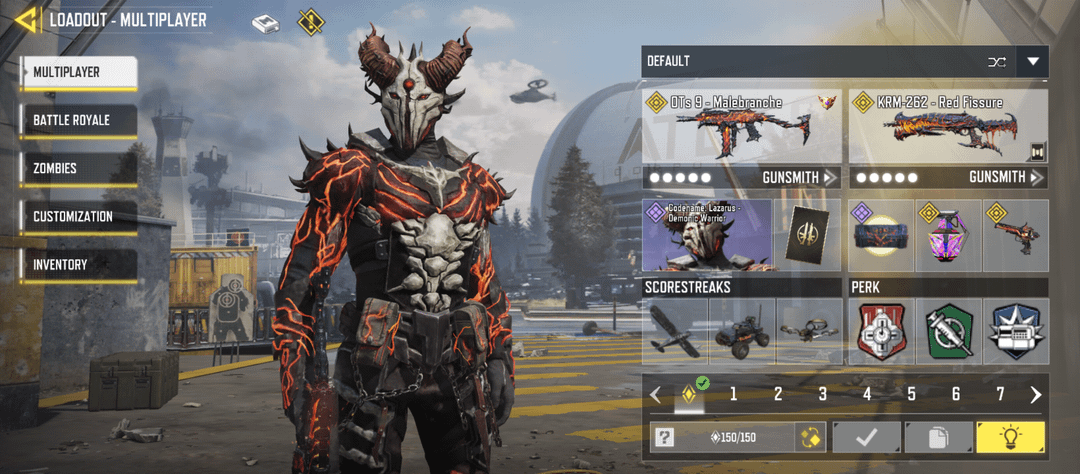Select the OTs 9 Malebranche primary weapon

(x=741, y=127)
